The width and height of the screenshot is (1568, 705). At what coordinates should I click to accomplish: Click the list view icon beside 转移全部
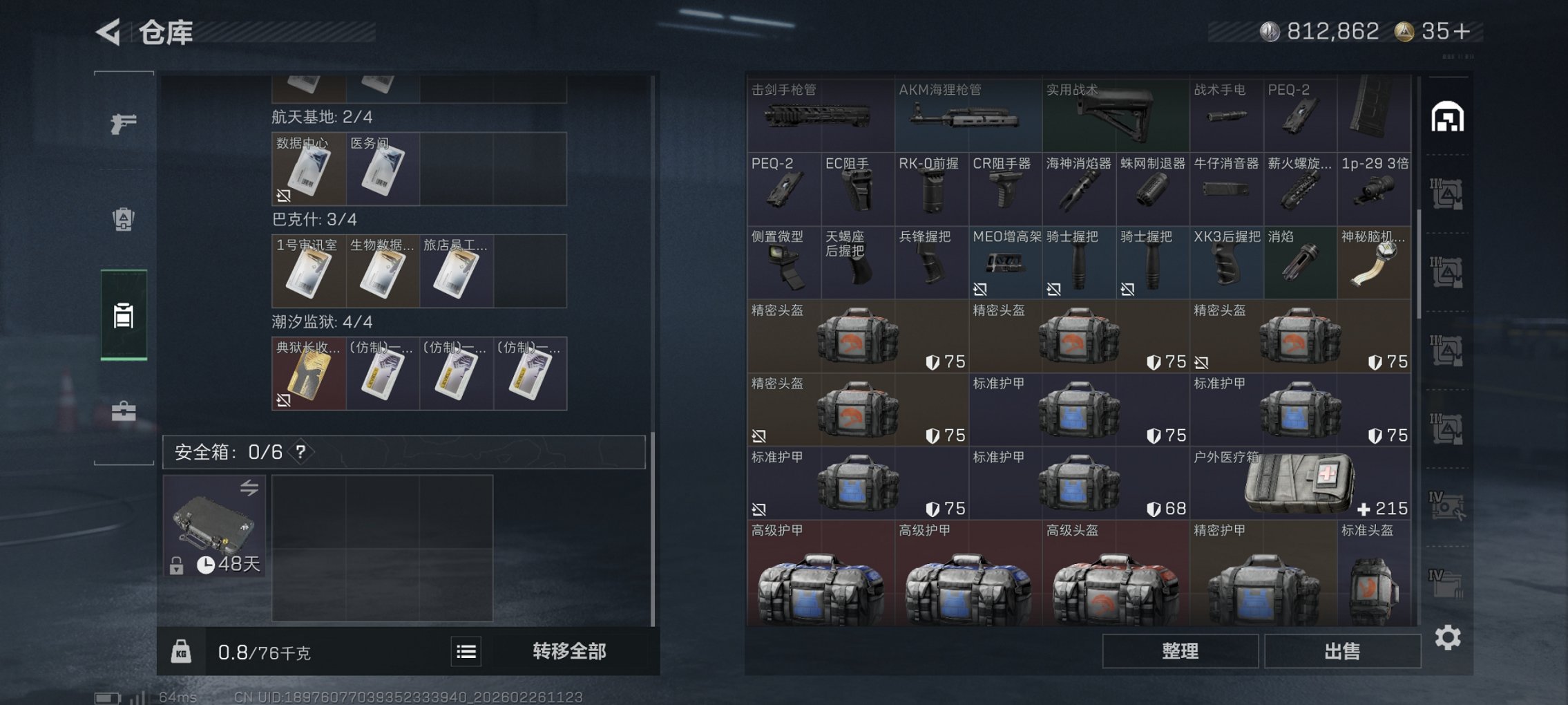(468, 652)
